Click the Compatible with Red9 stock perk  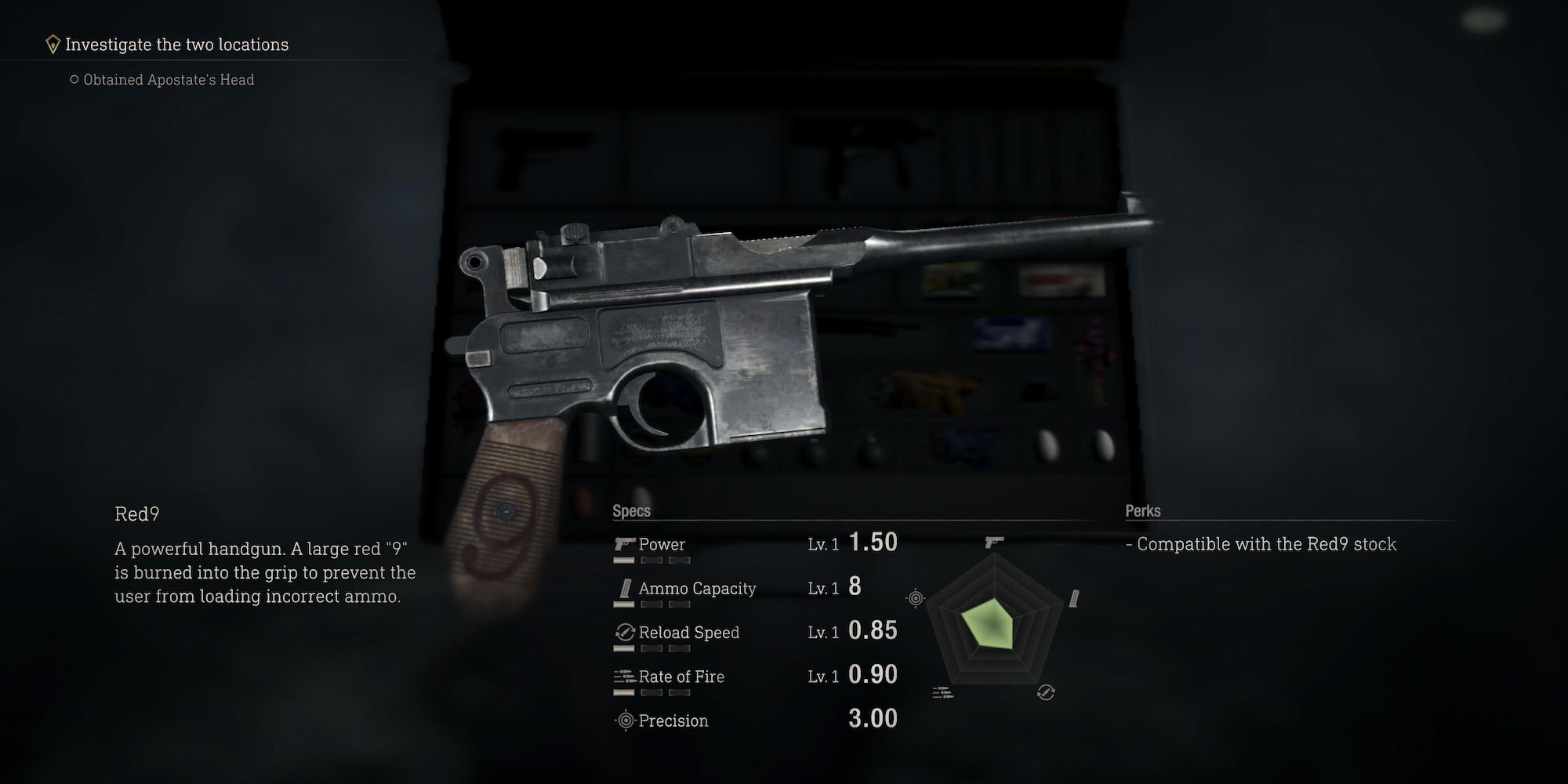tap(1265, 543)
